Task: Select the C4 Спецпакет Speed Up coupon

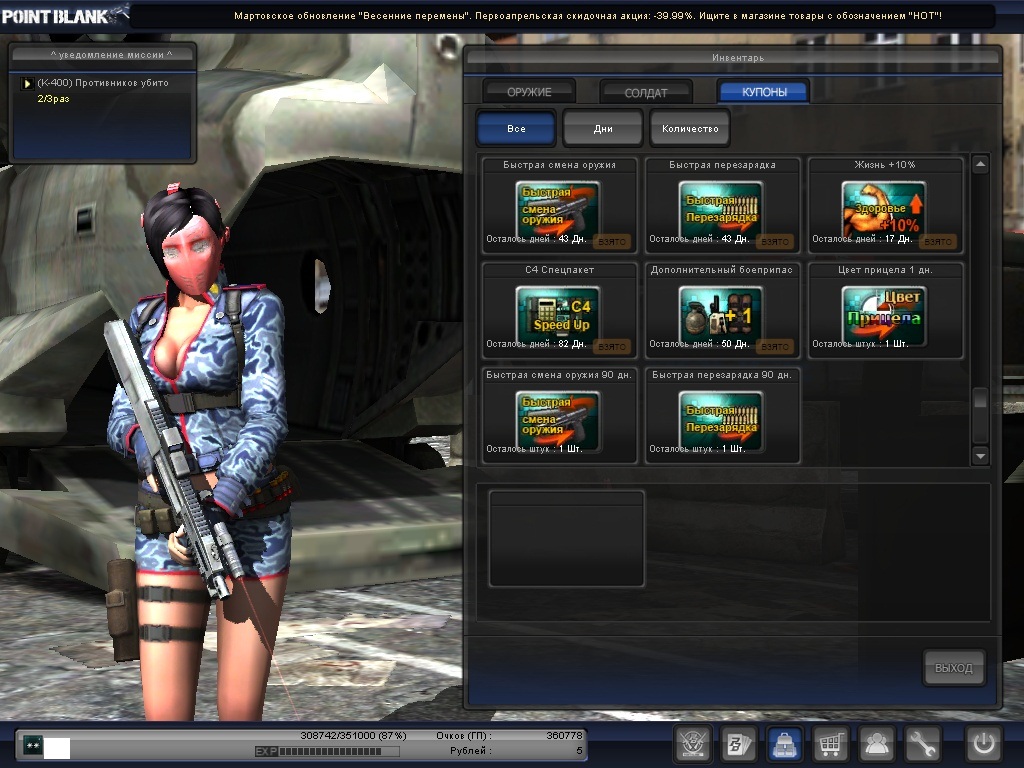Action: pos(558,315)
